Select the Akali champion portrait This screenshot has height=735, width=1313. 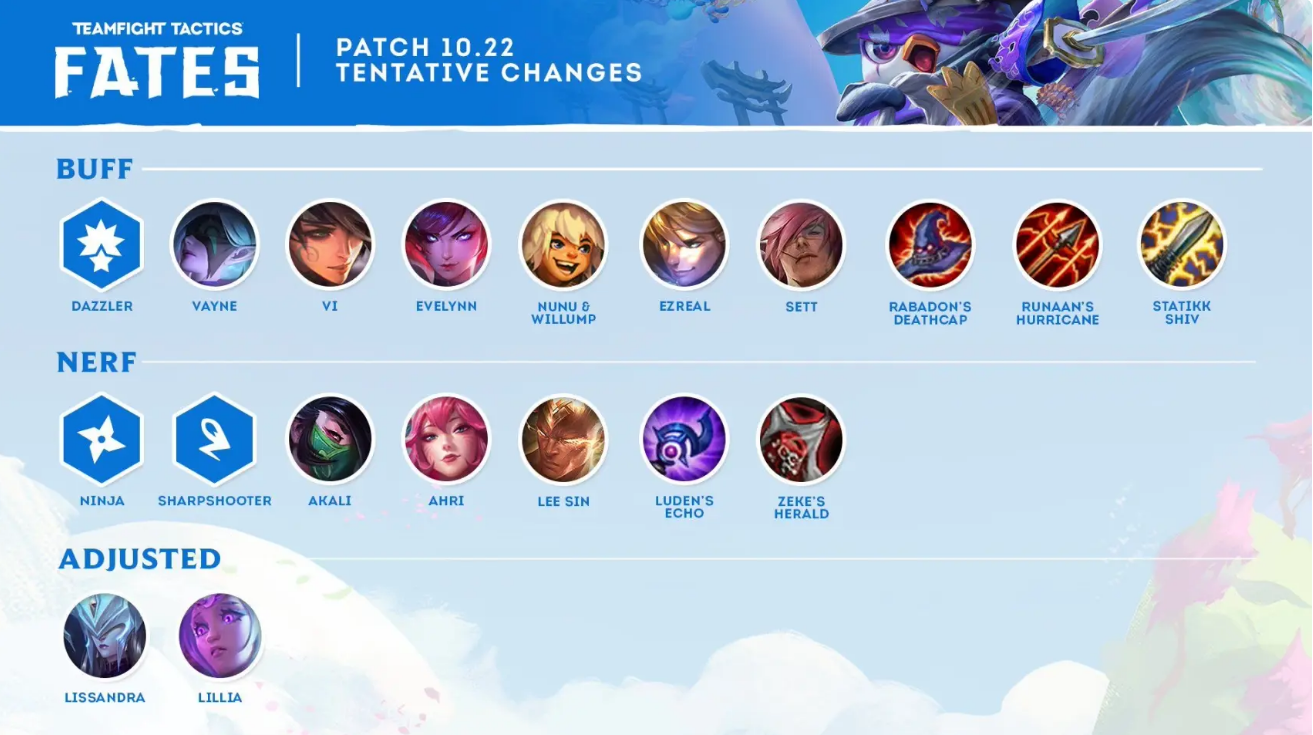point(330,439)
